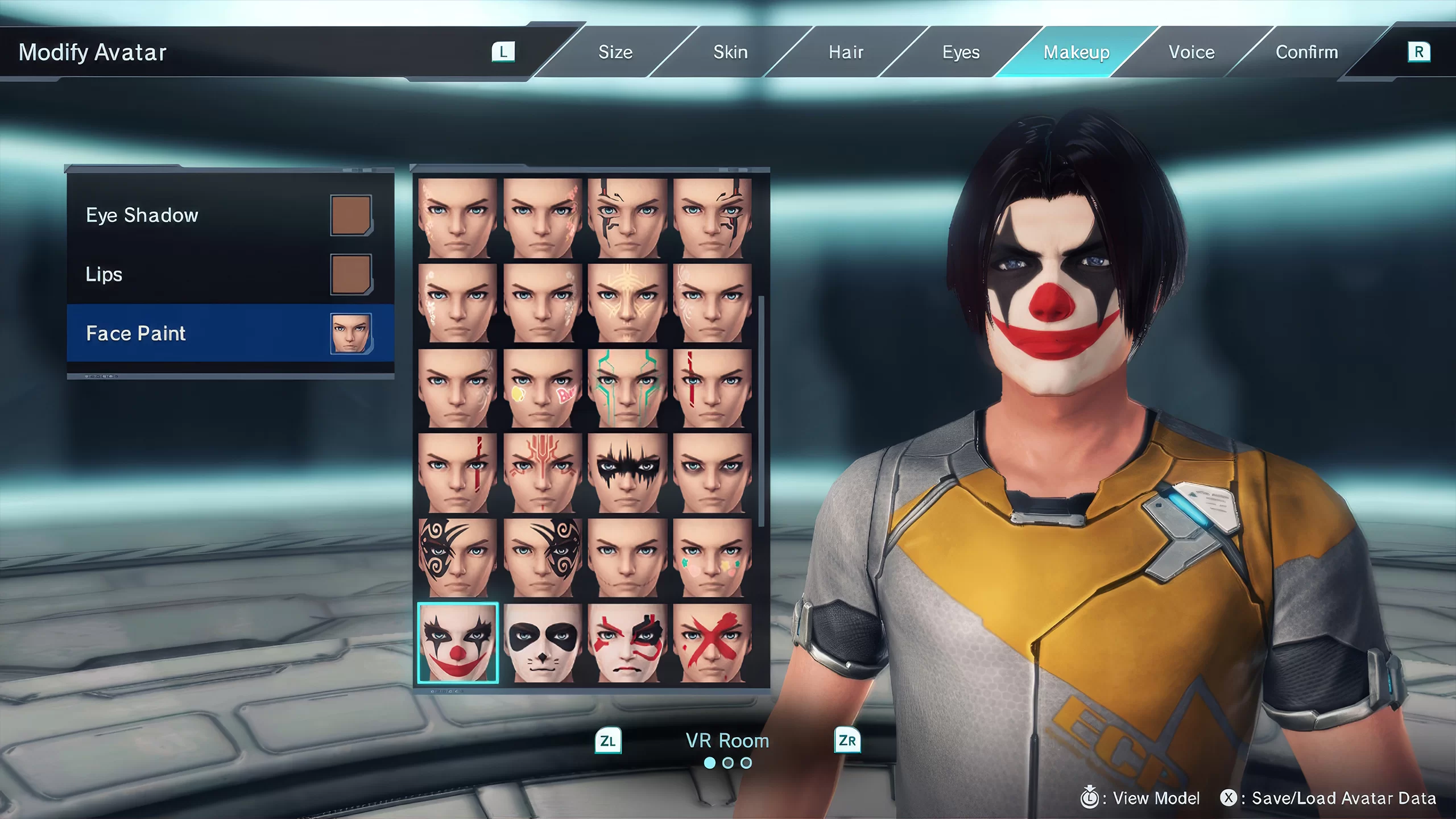Choose the panda face paint
This screenshot has width=1456, height=819.
543,643
